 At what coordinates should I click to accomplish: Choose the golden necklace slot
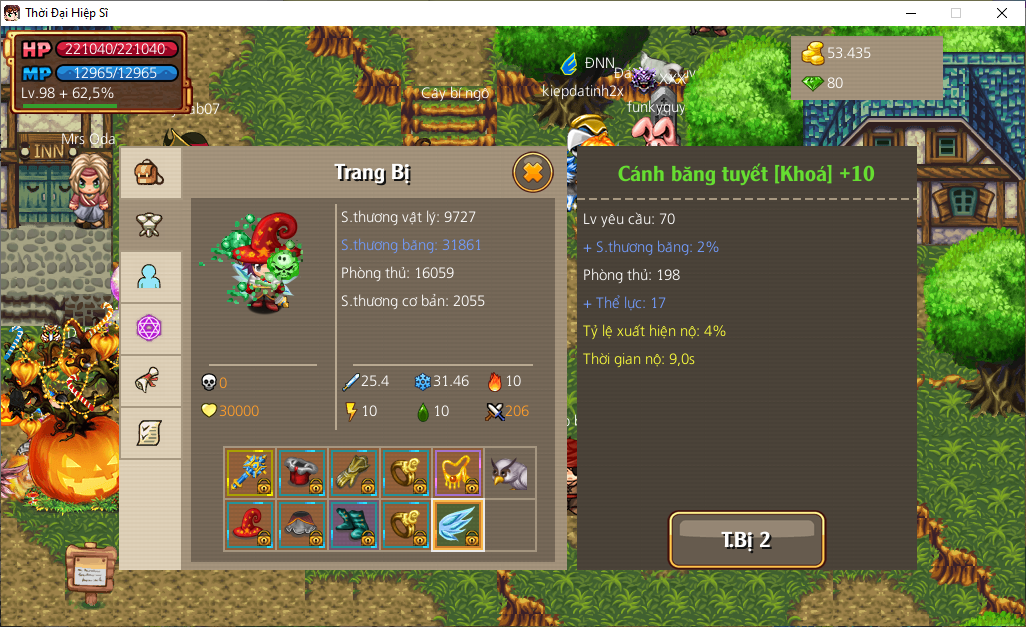tap(458, 473)
